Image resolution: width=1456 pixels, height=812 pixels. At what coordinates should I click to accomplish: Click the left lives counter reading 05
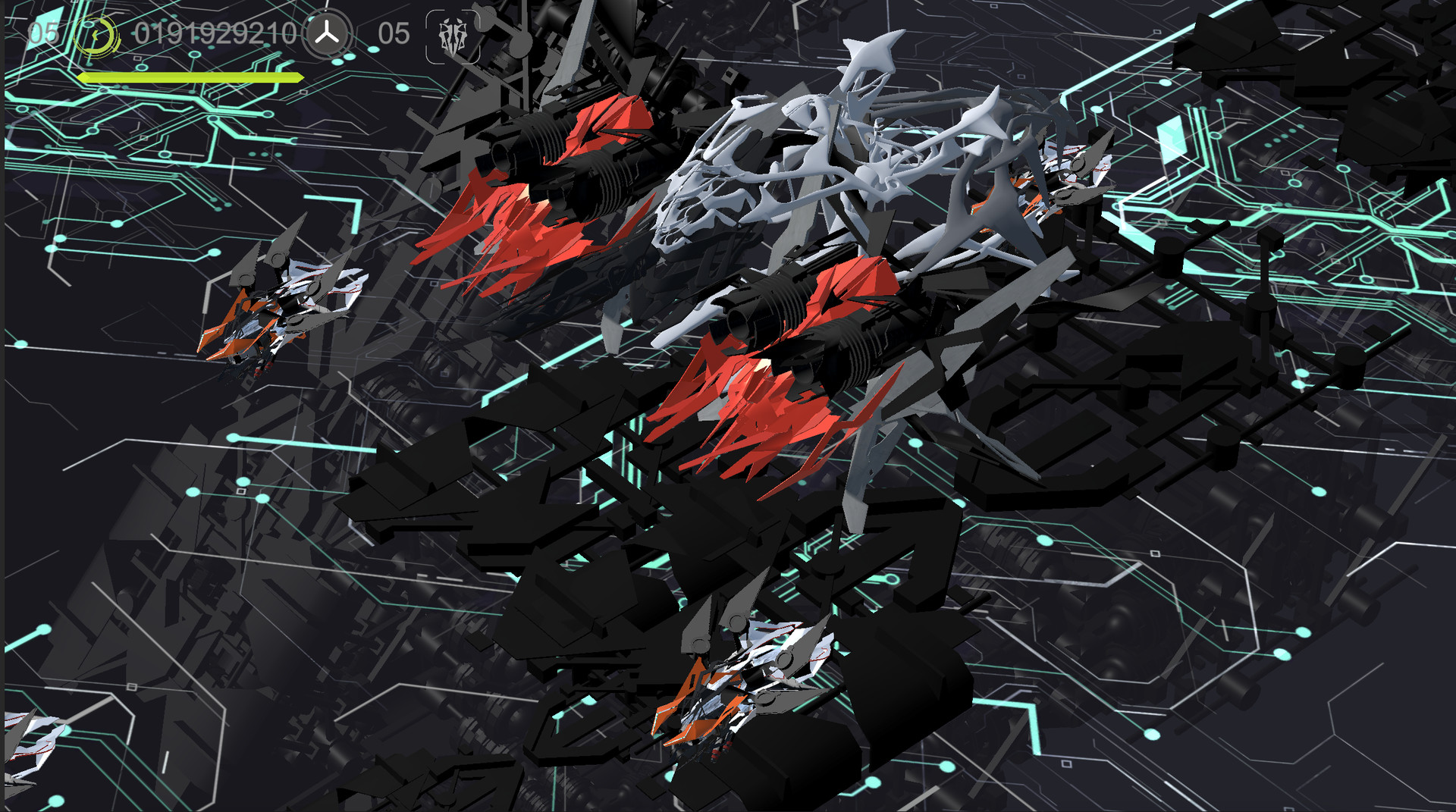[42, 33]
